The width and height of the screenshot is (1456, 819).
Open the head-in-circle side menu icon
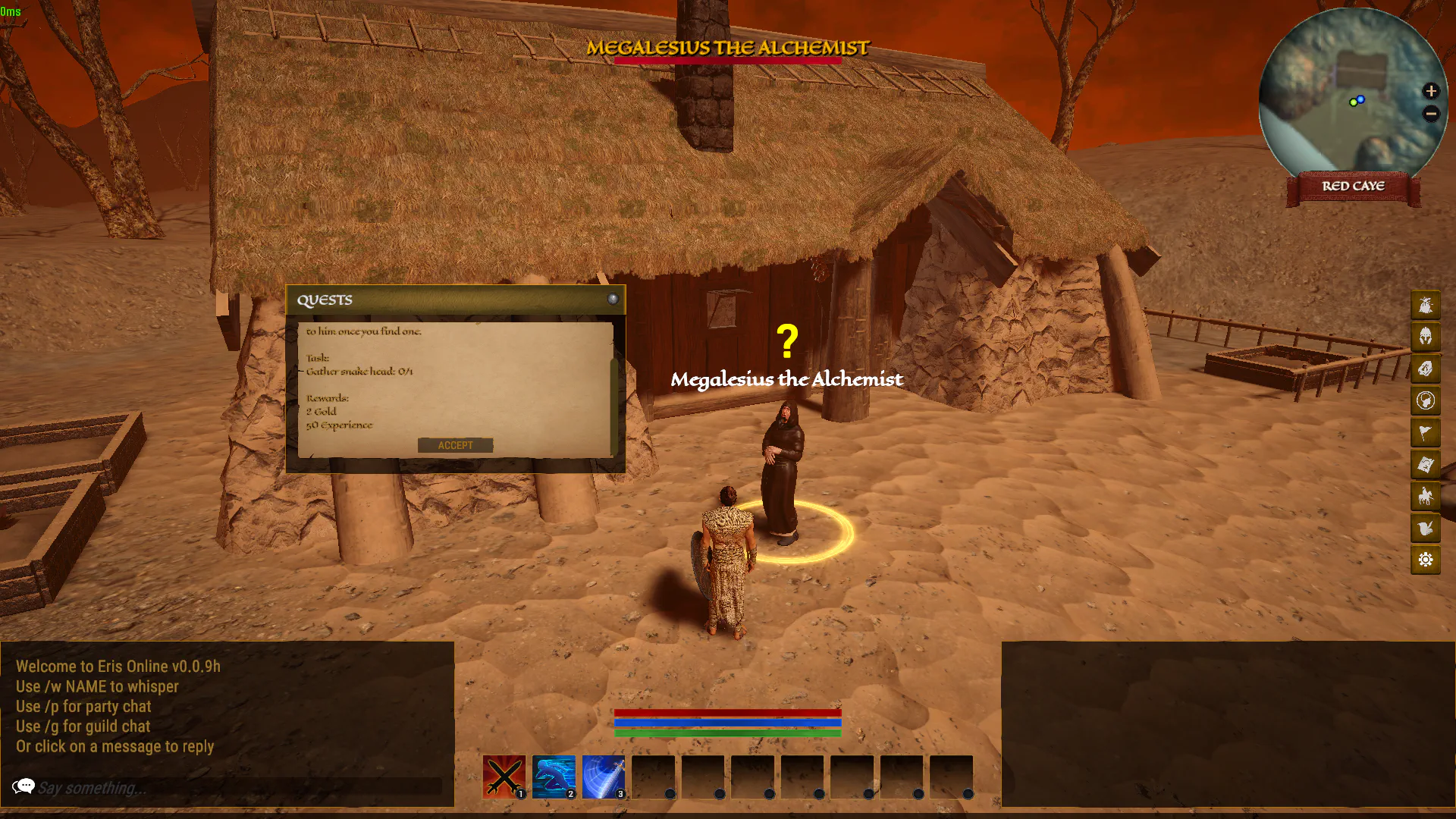click(1426, 400)
